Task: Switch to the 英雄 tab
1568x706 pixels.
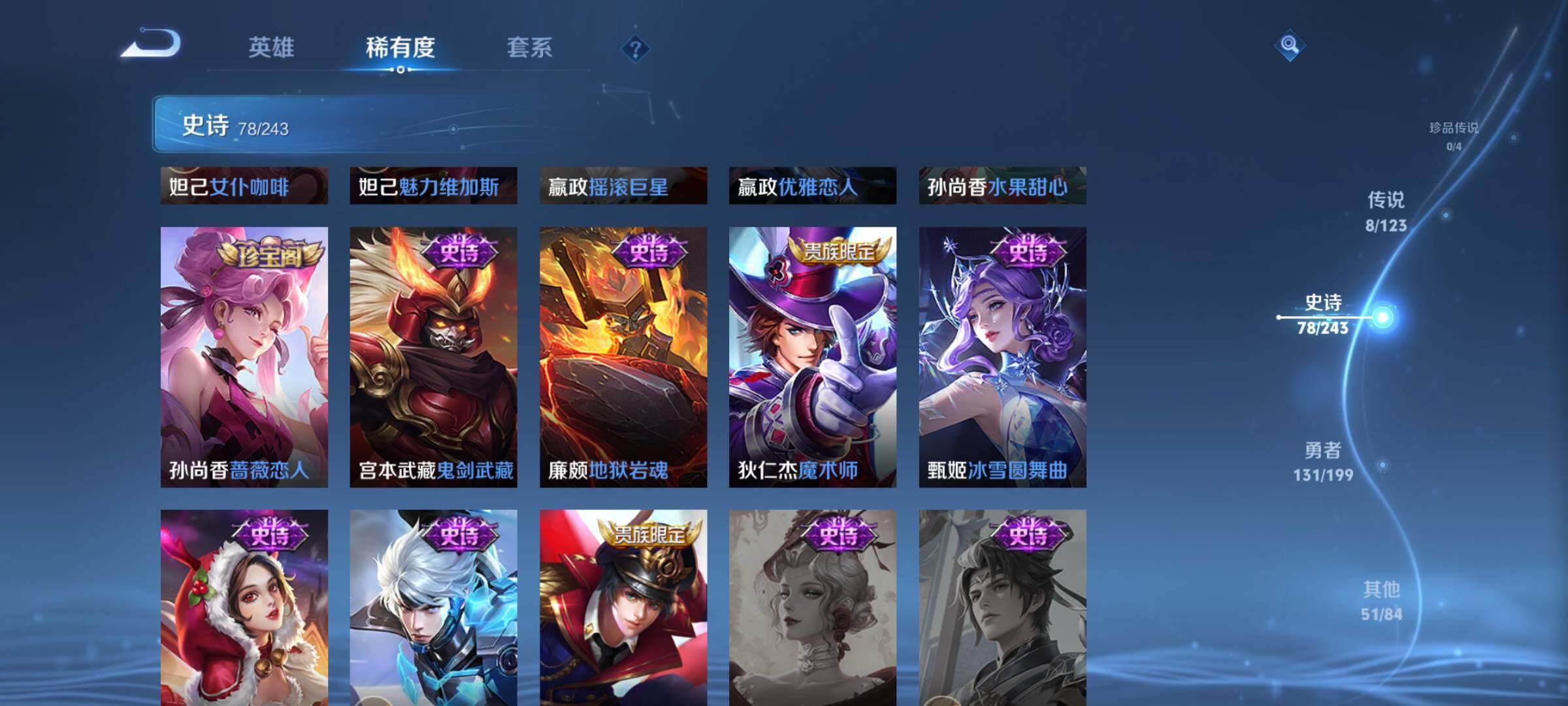Action: tap(271, 47)
